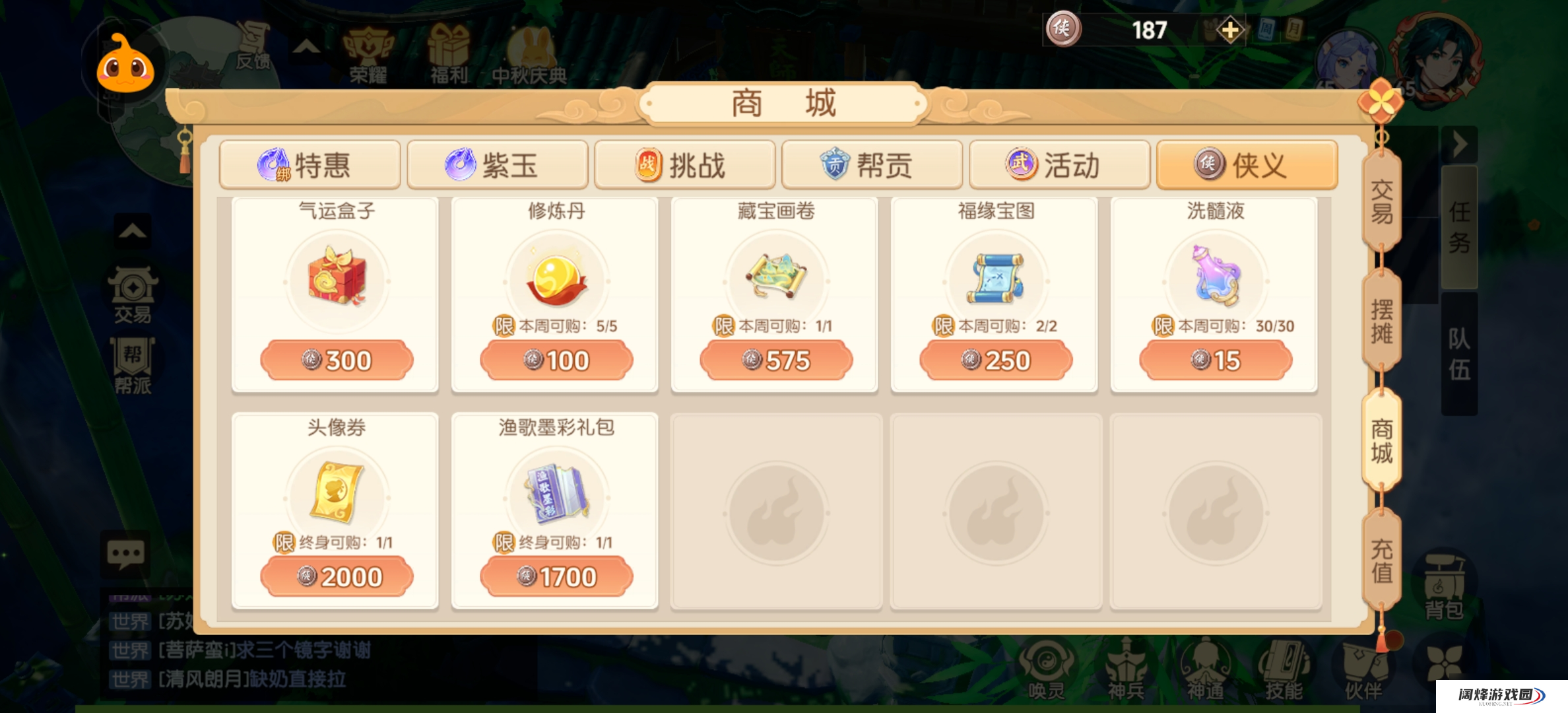The width and height of the screenshot is (1568, 713).
Task: Open the chat message bubble
Action: tap(124, 555)
